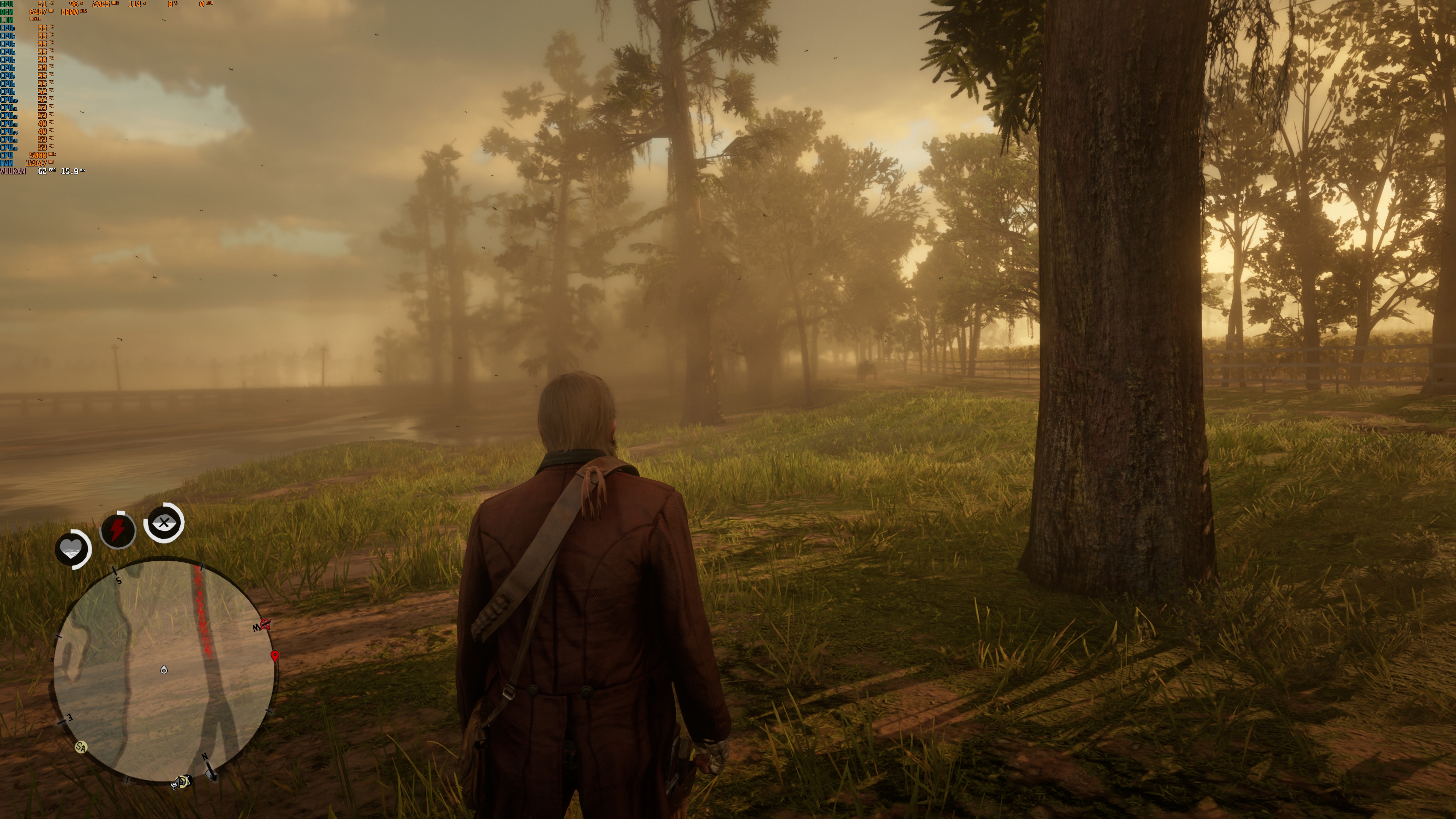1456x819 pixels.
Task: Click the N compass letter on the minimap
Action: [205, 756]
